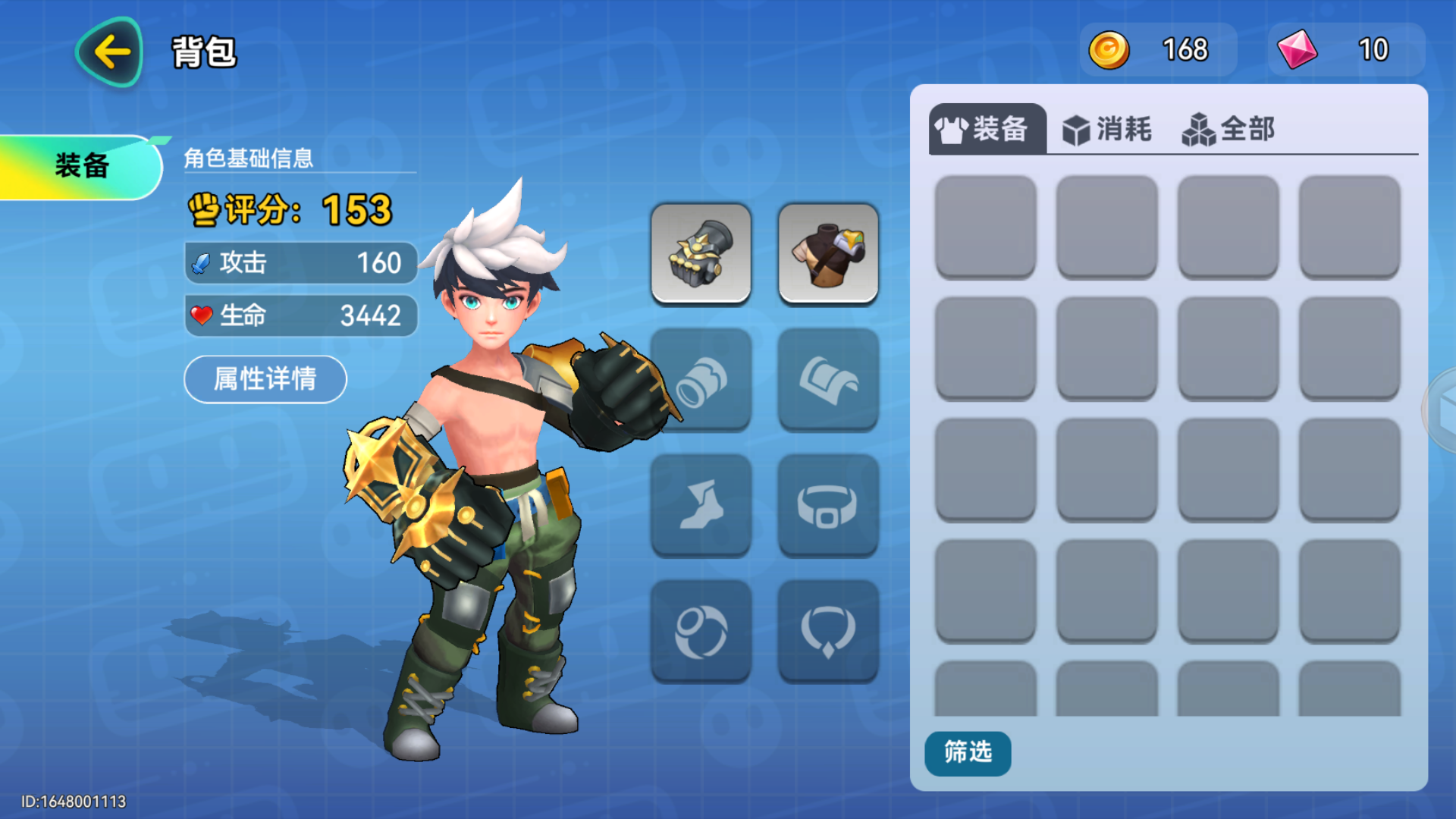Click the empty boots equipment slot
Image resolution: width=1456 pixels, height=819 pixels.
(701, 505)
